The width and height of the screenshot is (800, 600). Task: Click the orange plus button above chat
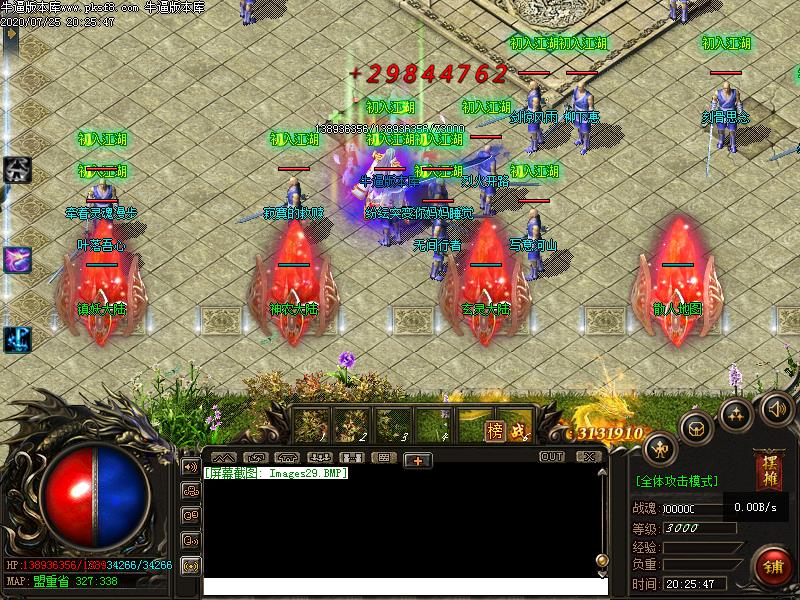point(417,459)
